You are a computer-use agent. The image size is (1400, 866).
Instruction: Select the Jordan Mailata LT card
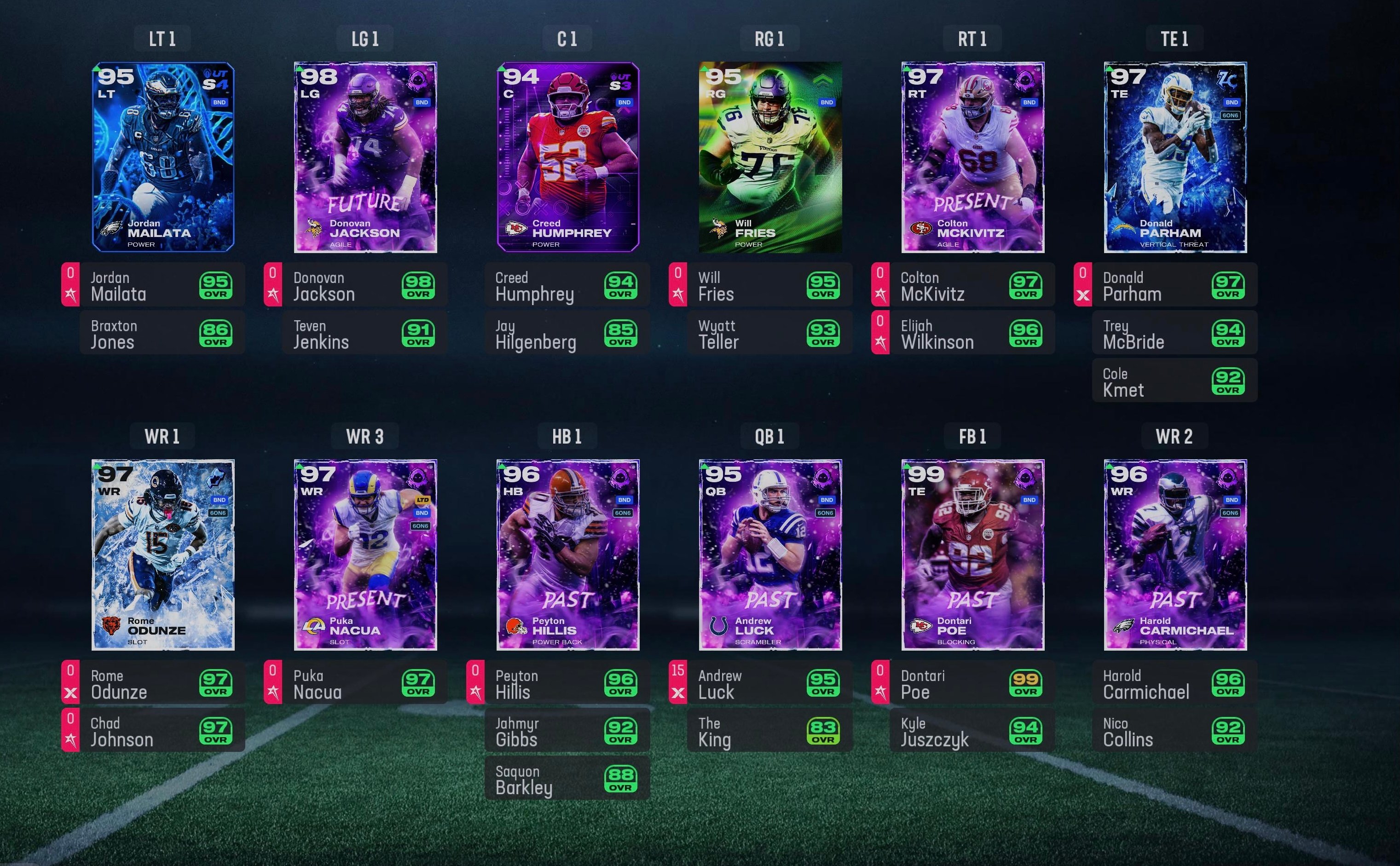click(163, 157)
